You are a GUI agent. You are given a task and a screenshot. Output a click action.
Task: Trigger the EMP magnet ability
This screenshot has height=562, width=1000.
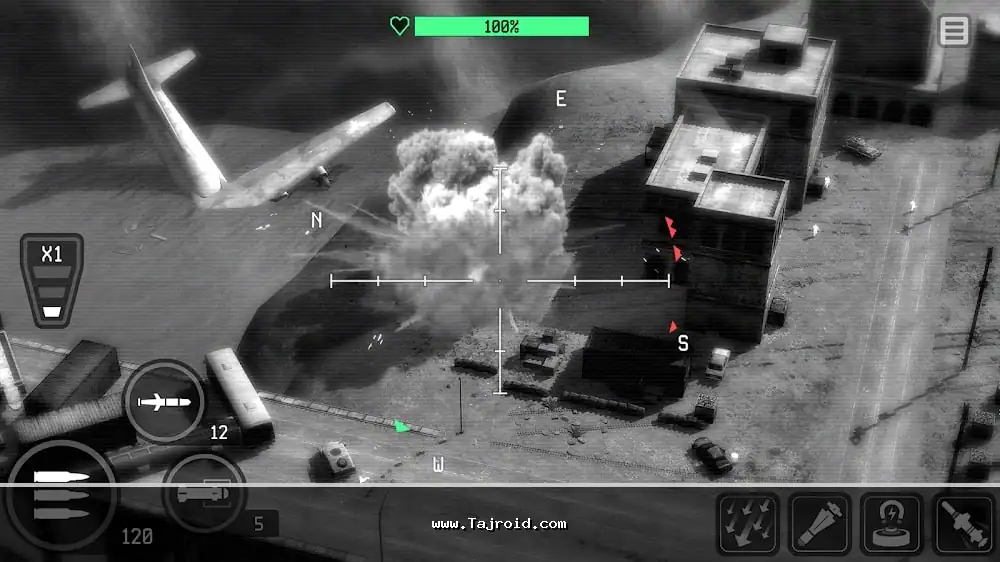893,523
